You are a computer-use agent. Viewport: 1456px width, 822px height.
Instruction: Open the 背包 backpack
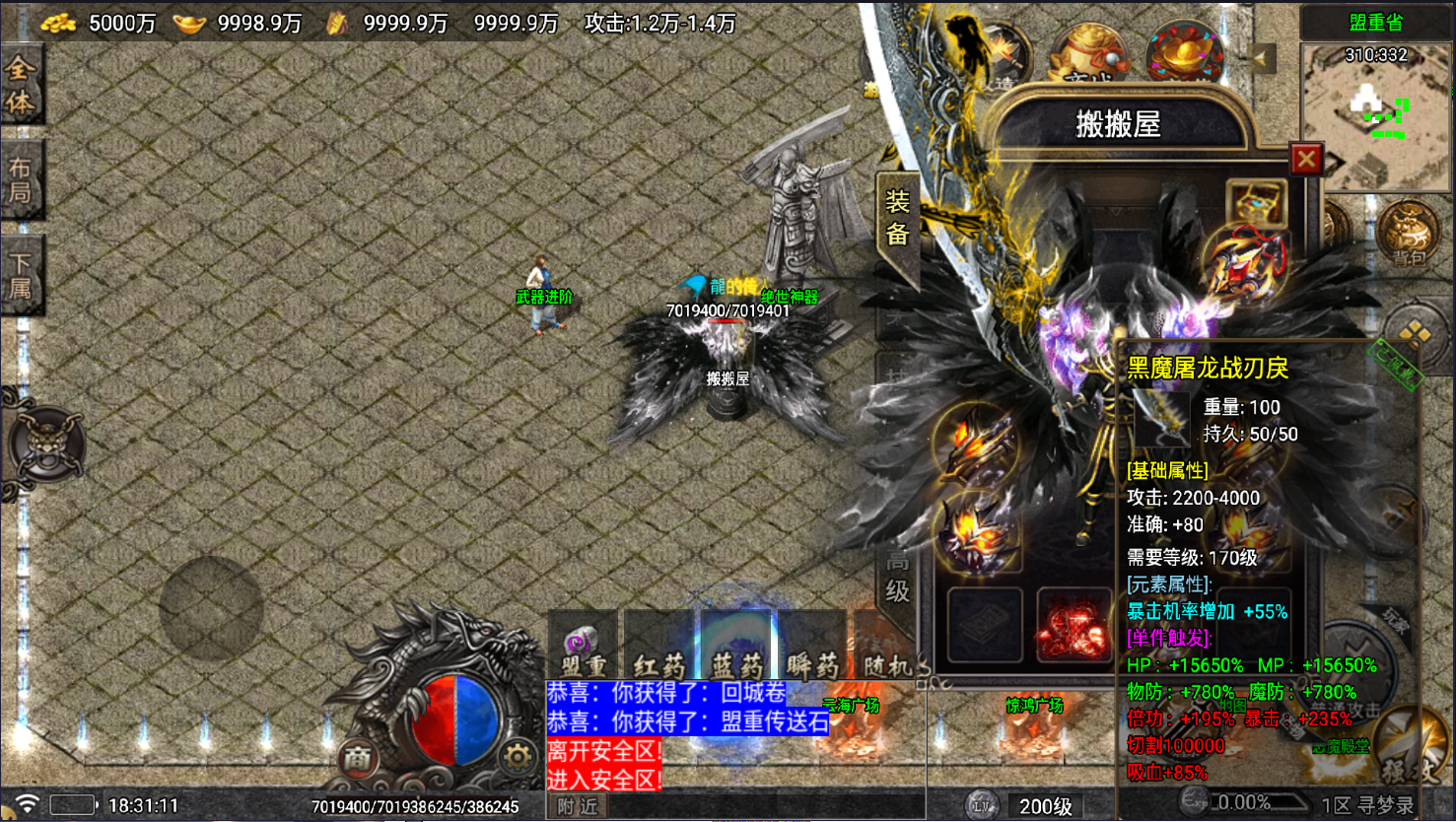pyautogui.click(x=1408, y=233)
